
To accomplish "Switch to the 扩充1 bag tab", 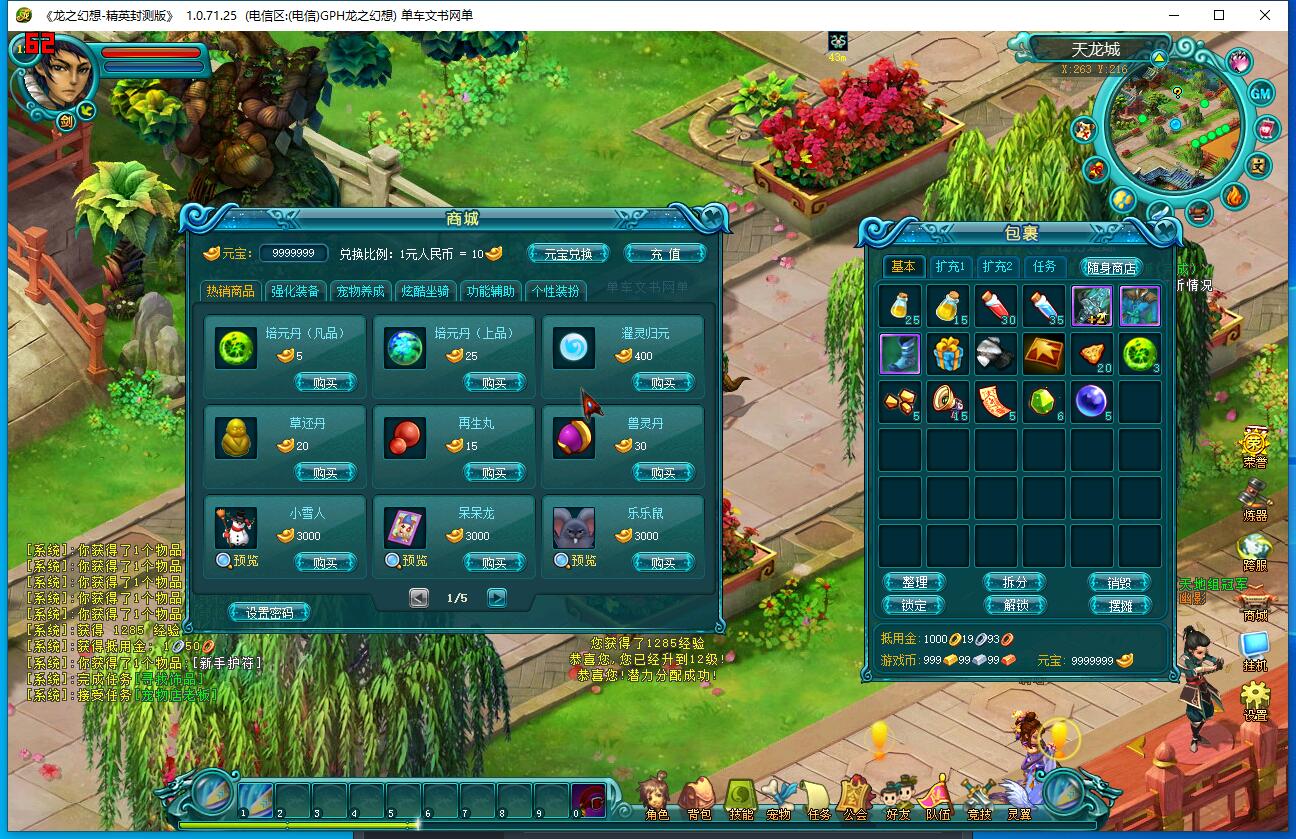I will (x=949, y=267).
